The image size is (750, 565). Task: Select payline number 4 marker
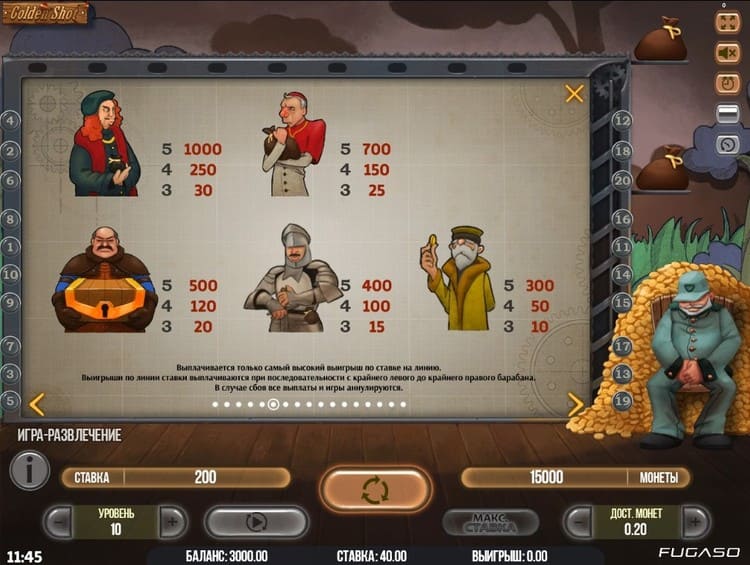coord(12,121)
